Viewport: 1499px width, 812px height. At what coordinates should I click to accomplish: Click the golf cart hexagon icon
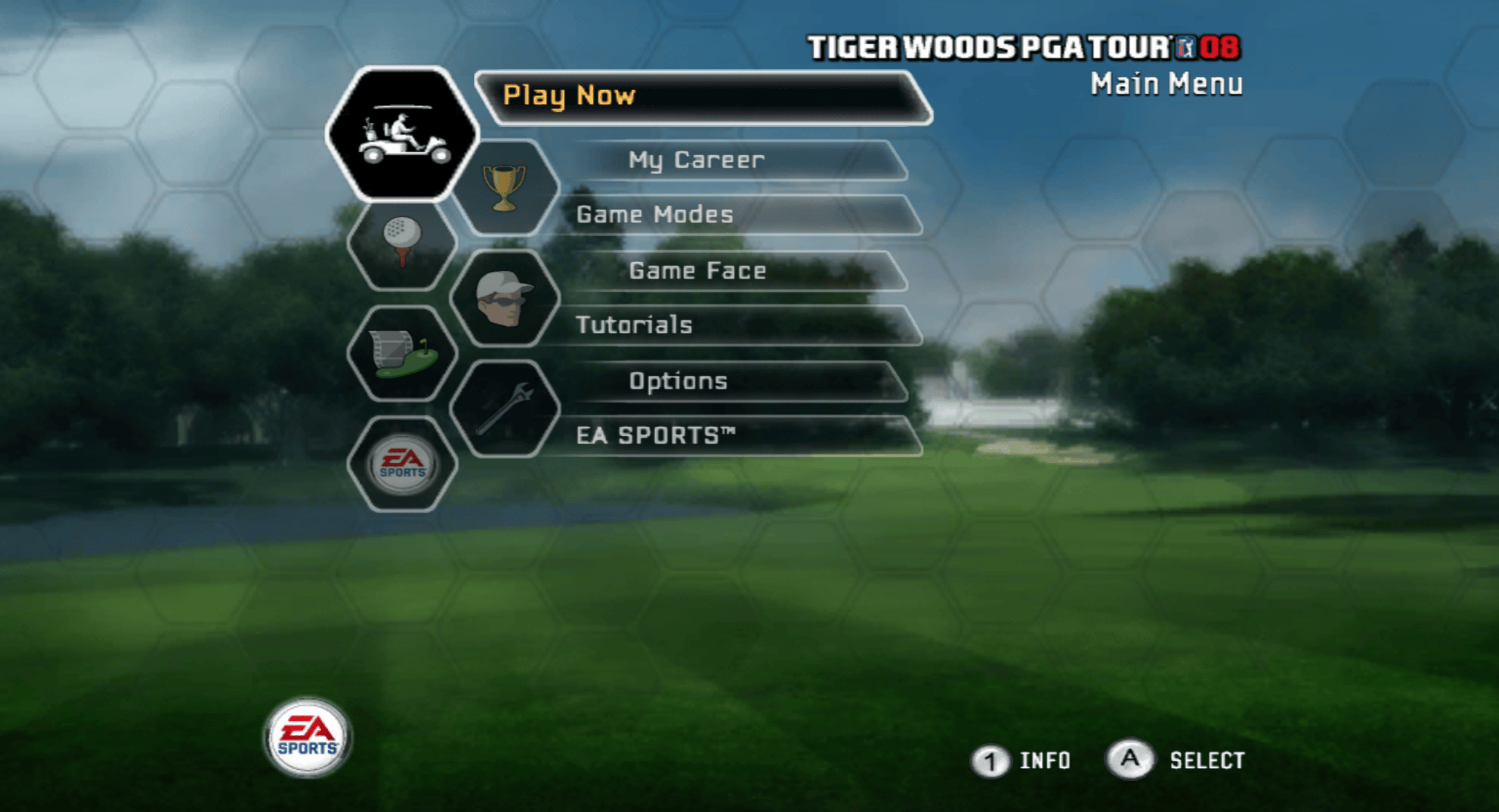403,134
